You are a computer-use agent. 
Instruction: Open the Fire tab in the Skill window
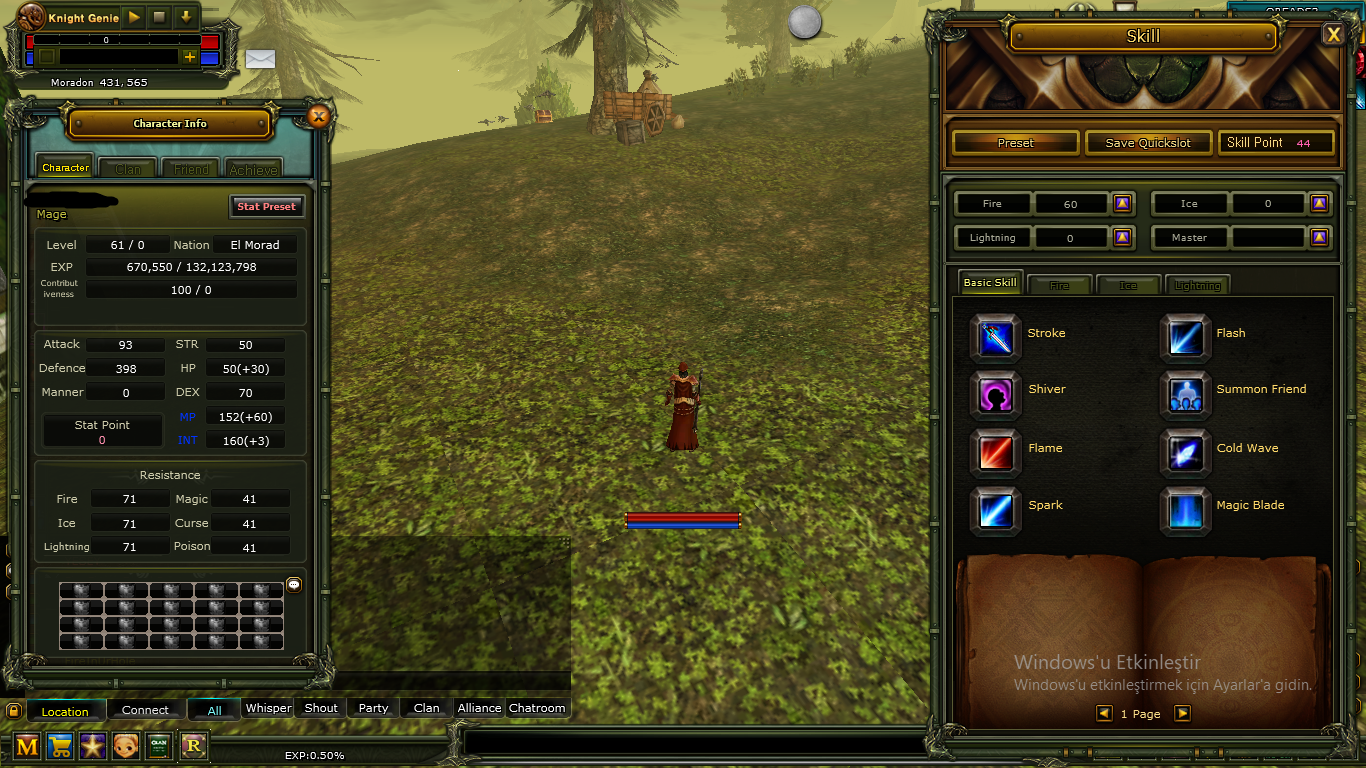1059,285
